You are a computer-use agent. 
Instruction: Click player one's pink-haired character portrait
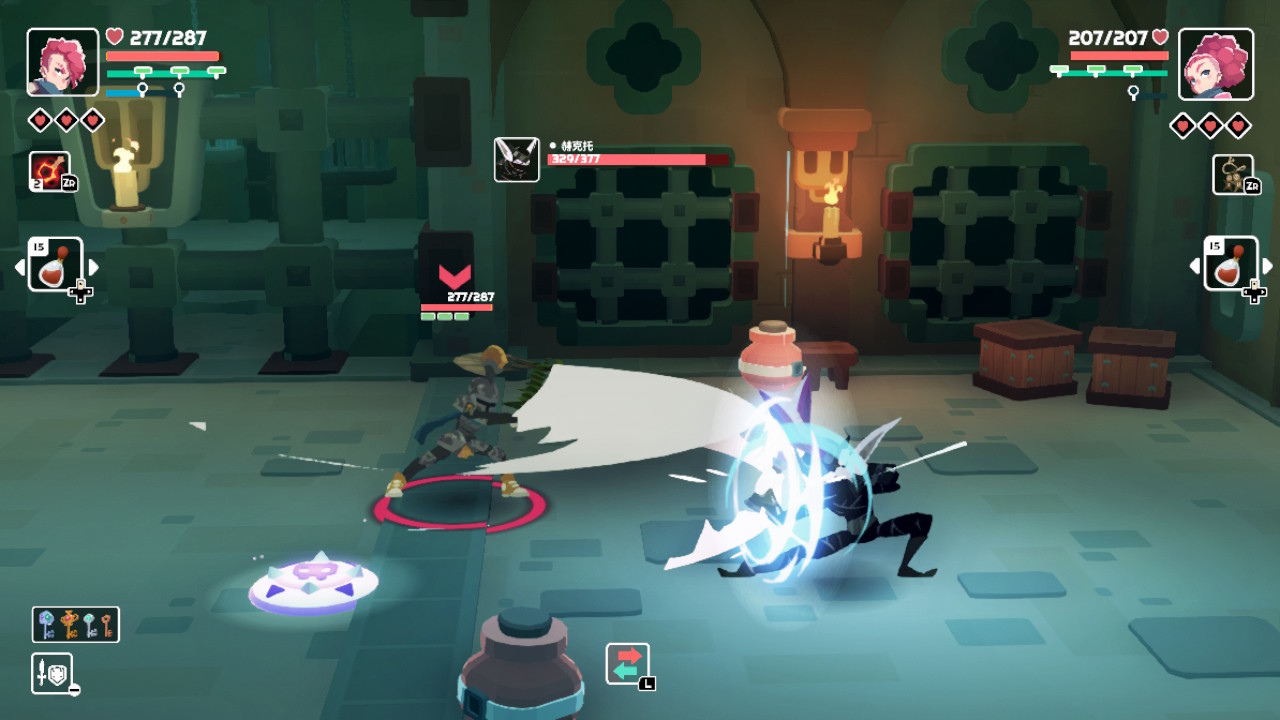[63, 63]
